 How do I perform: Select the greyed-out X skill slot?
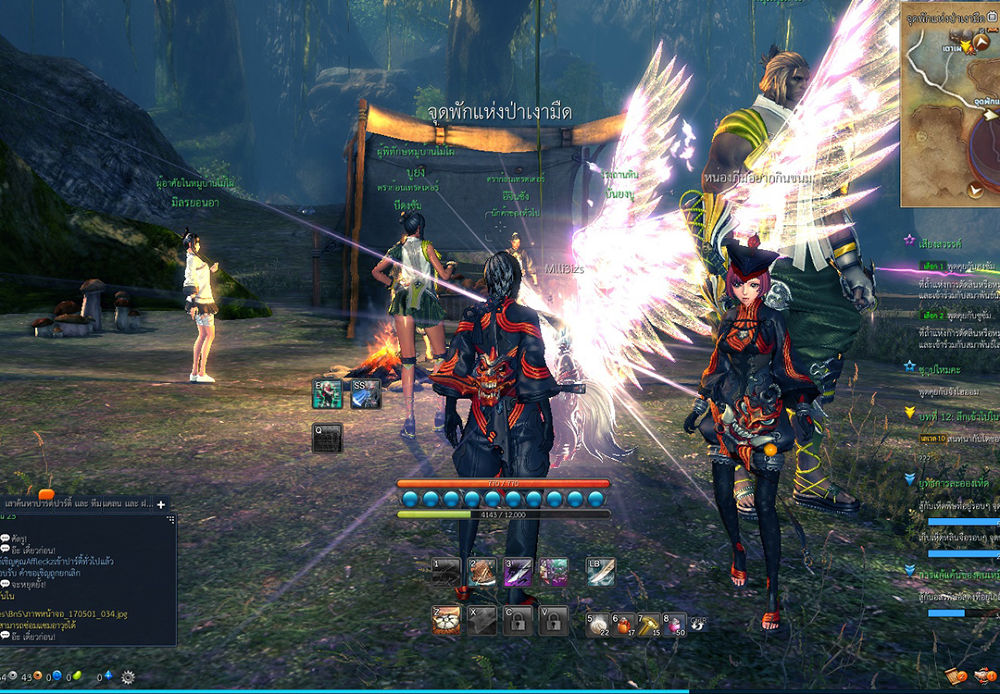click(x=482, y=620)
